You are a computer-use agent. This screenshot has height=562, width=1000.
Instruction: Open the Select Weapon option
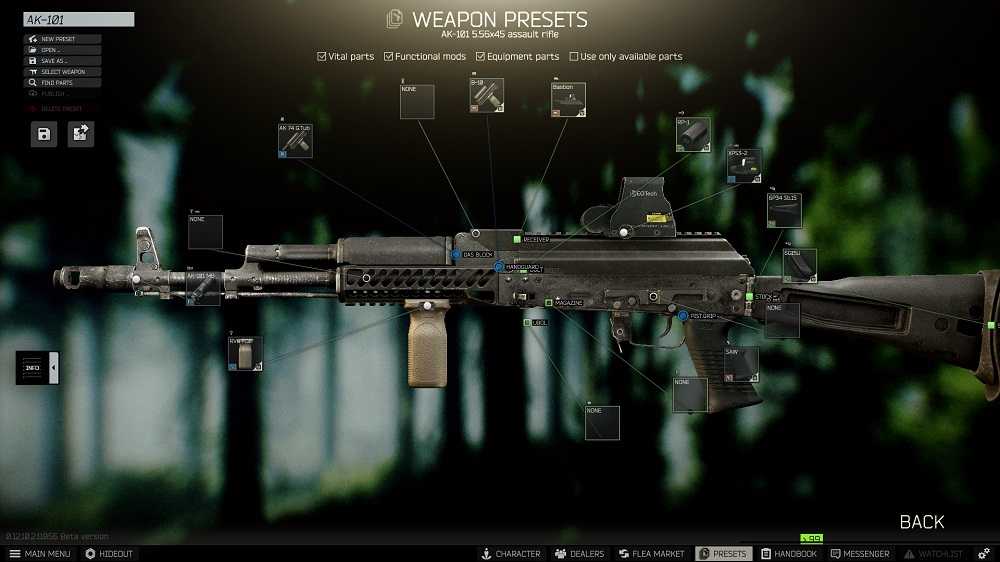click(62, 72)
